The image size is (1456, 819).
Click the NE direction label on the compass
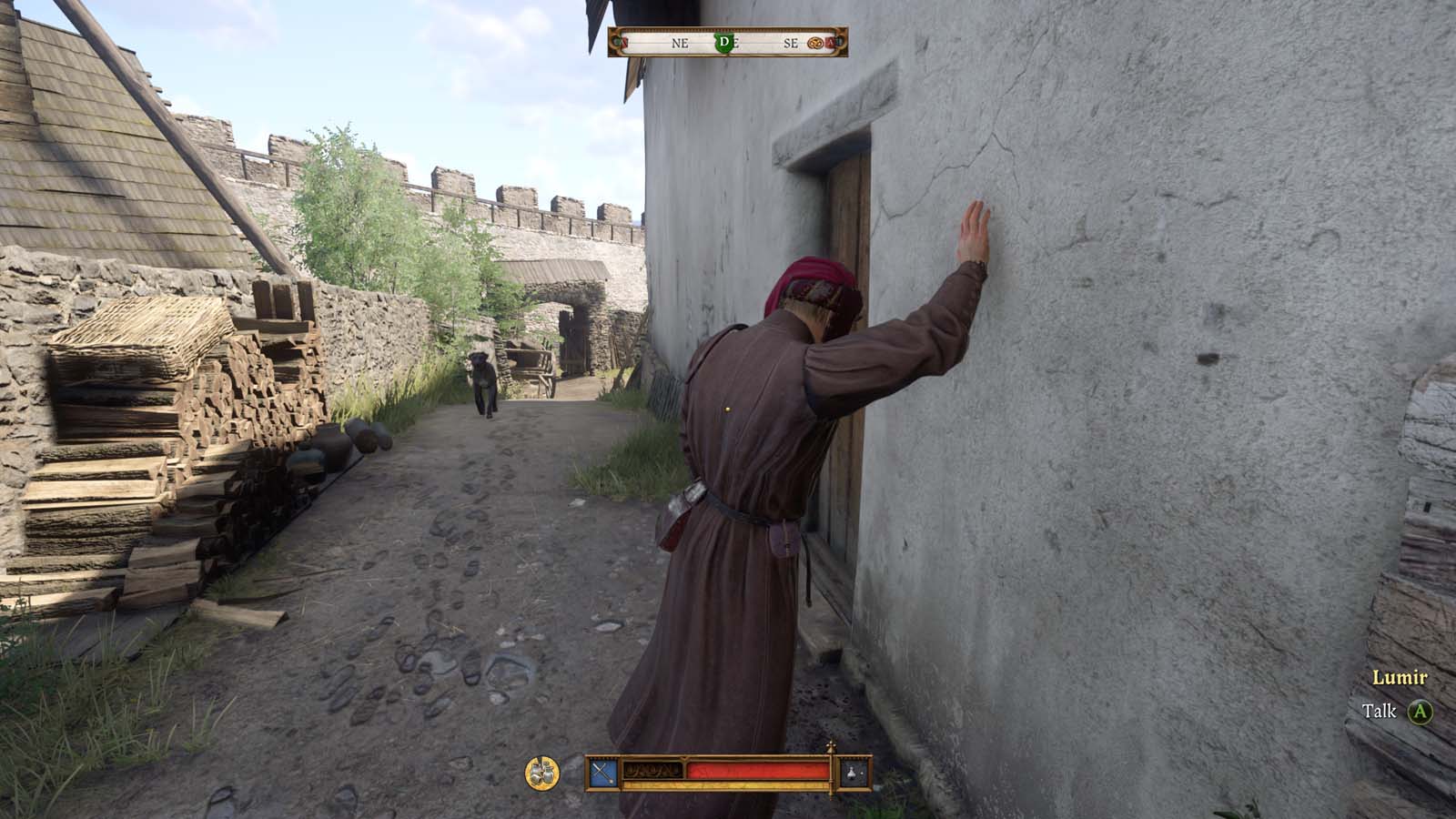click(680, 43)
